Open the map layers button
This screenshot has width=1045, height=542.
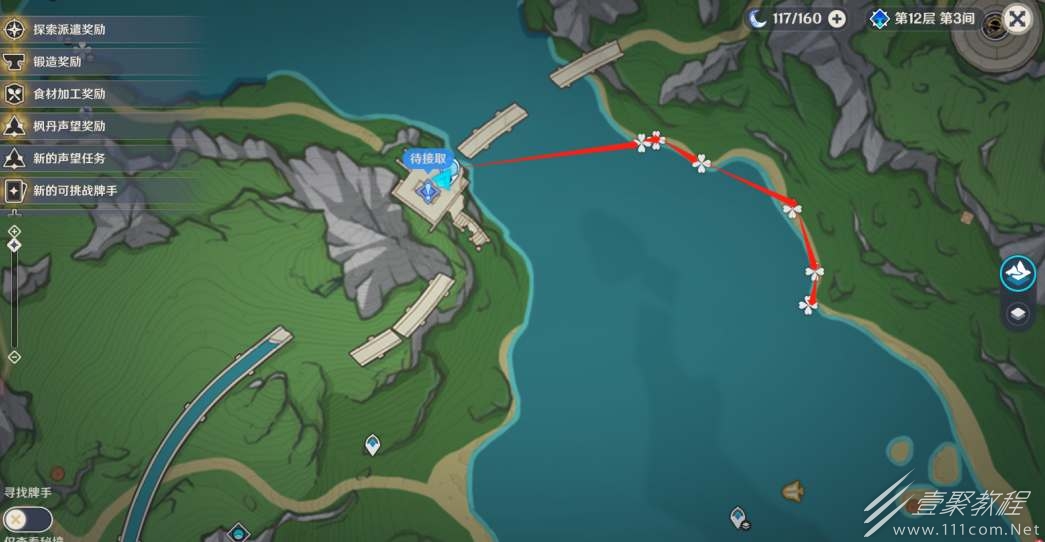point(1018,314)
